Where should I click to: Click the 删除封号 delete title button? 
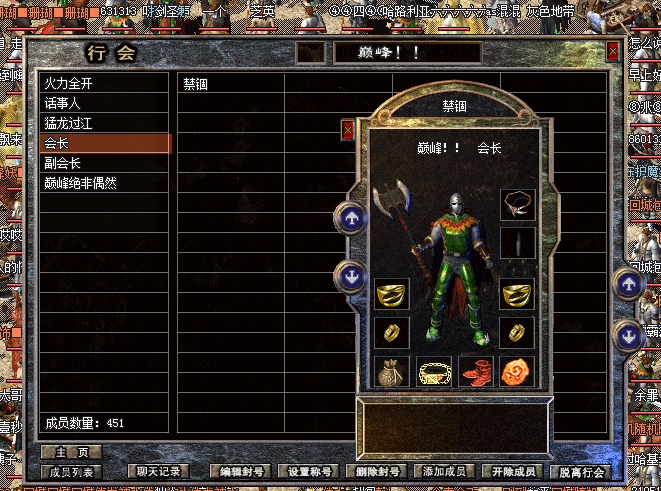(375, 471)
